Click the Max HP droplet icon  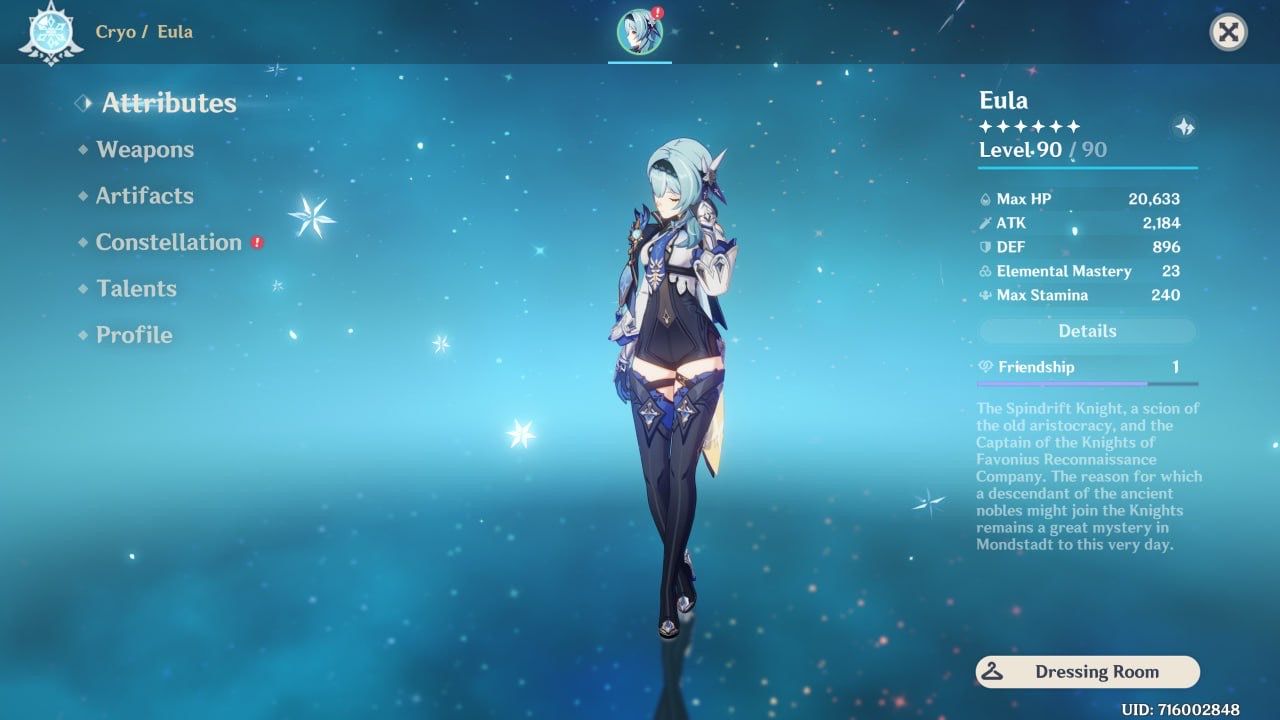pos(985,199)
